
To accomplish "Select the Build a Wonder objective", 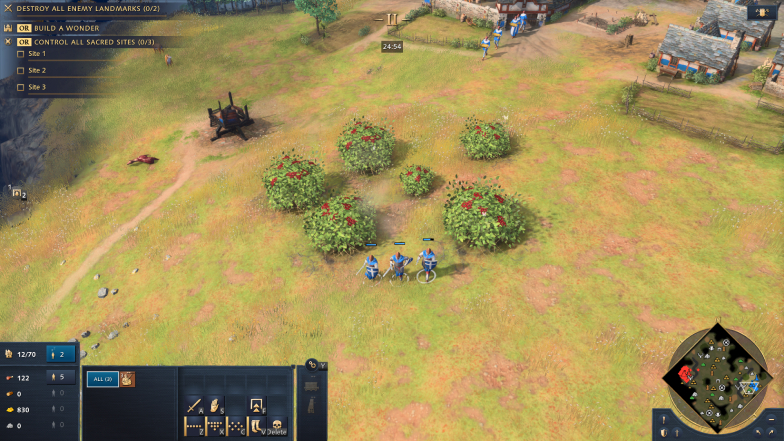I will click(x=58, y=28).
